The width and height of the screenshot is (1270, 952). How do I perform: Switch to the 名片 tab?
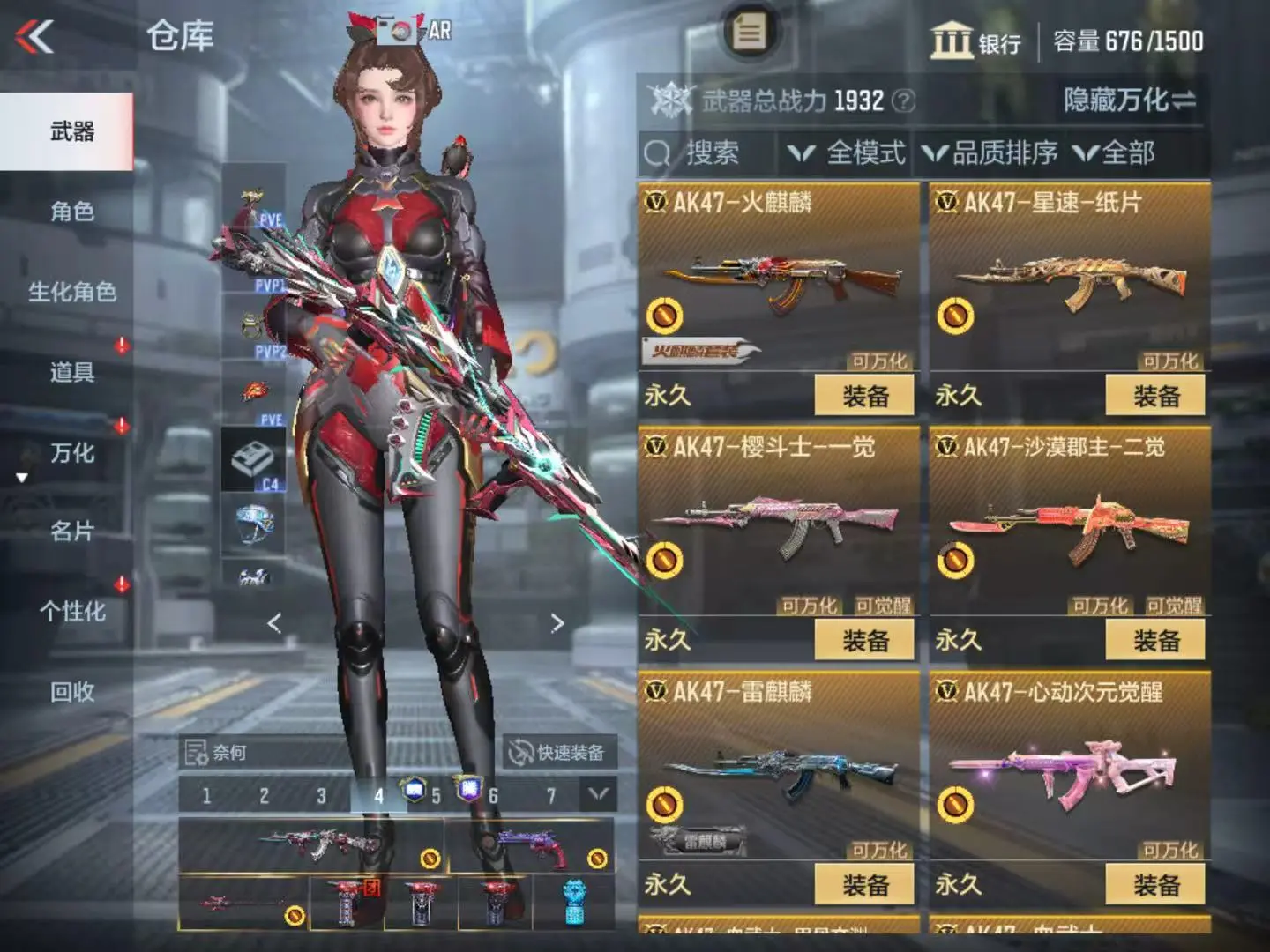click(71, 532)
